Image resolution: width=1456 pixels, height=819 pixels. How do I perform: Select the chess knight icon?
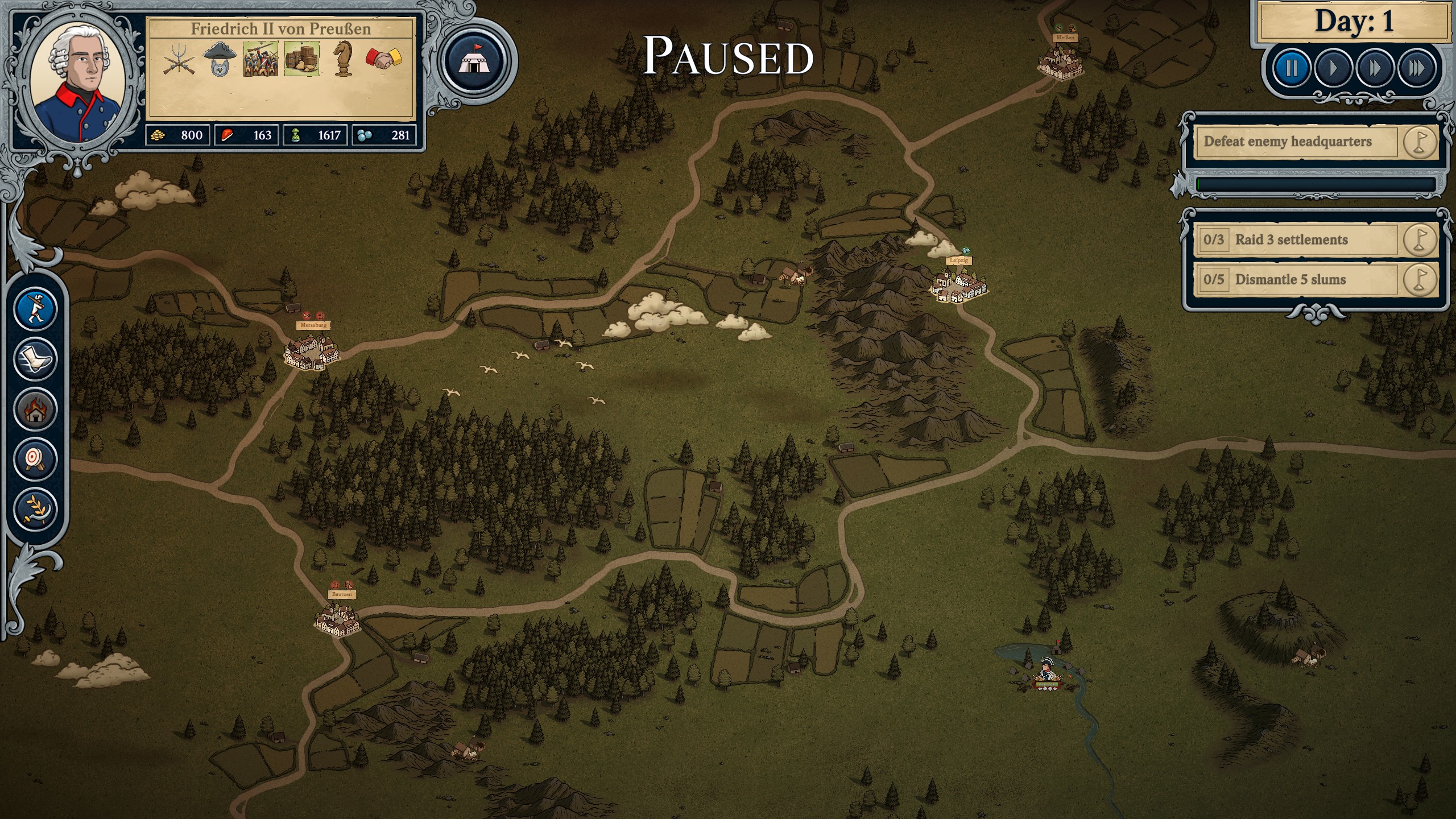(x=342, y=59)
